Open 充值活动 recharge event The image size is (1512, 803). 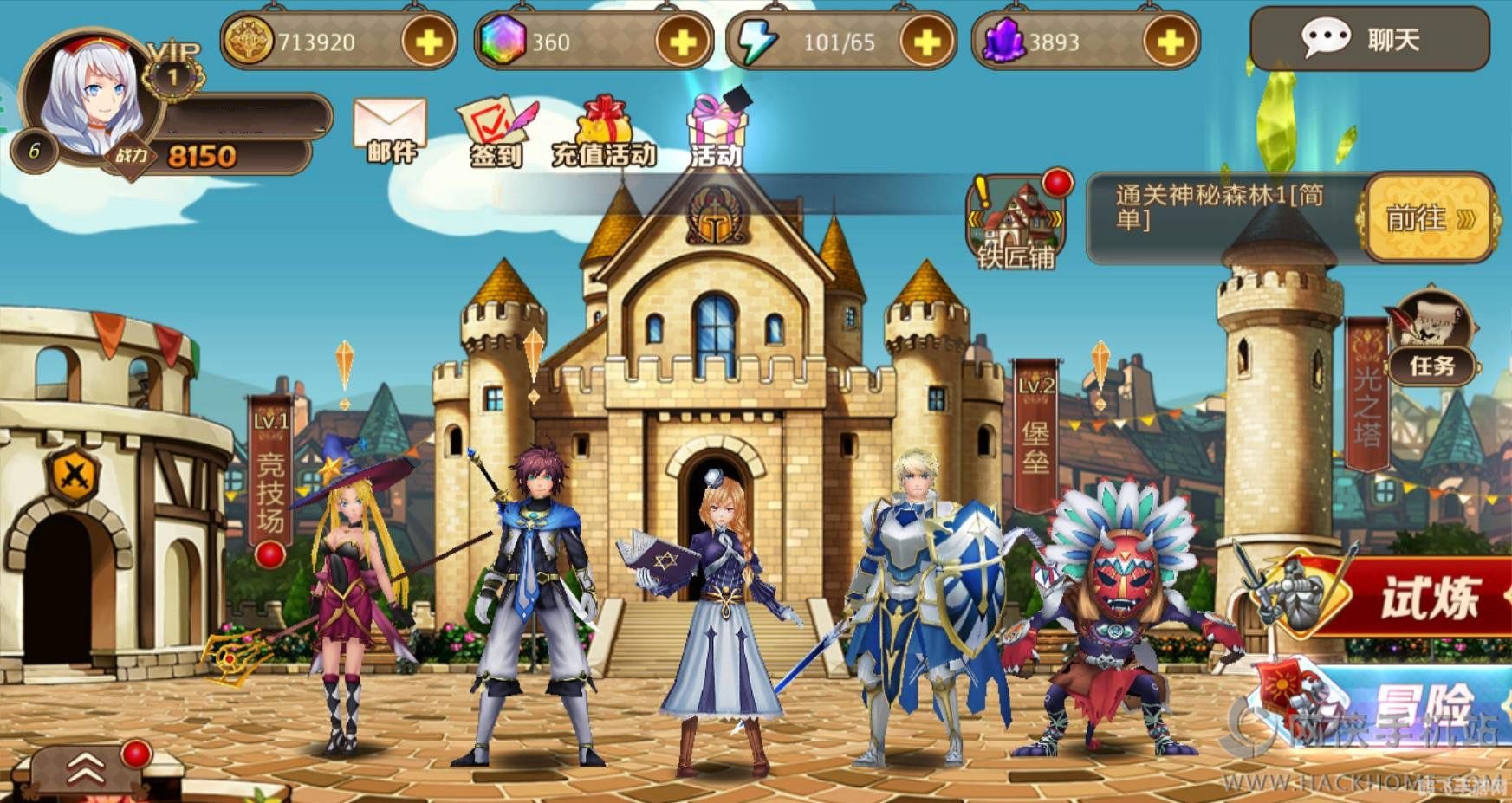[605, 133]
